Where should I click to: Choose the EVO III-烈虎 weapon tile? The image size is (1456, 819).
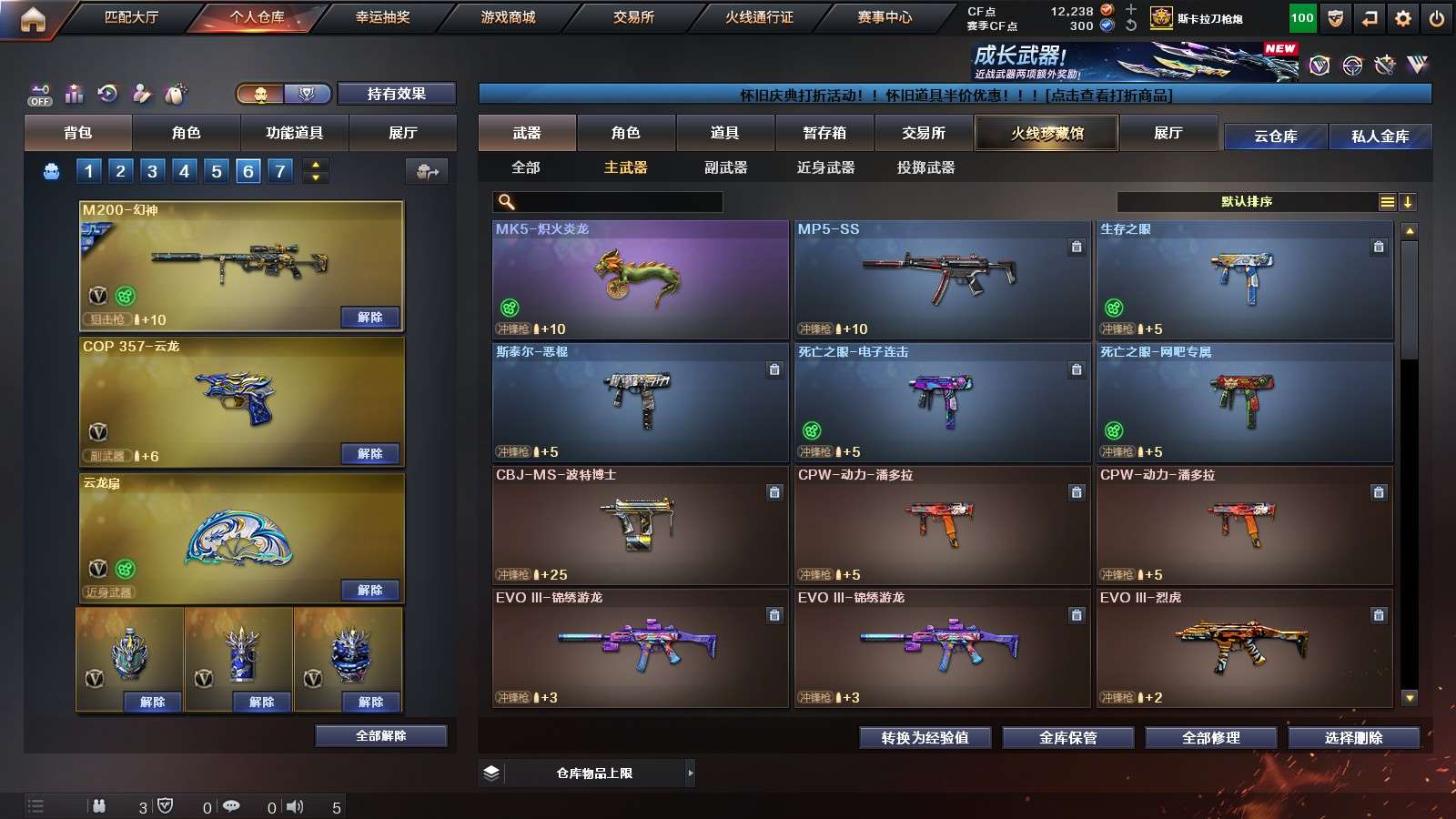(x=1244, y=648)
